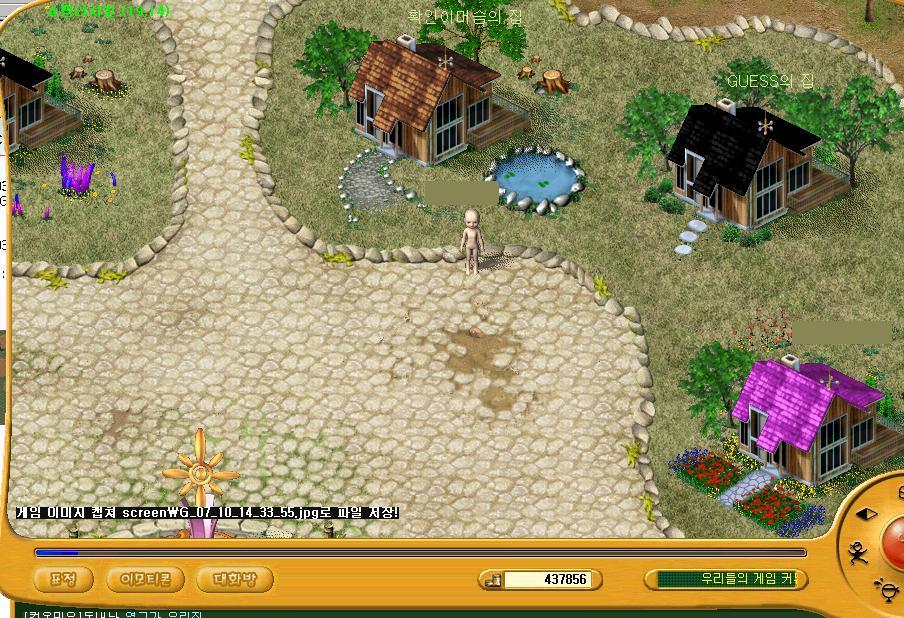The image size is (904, 618).
Task: Select the dancing stick figure icon
Action: click(857, 552)
